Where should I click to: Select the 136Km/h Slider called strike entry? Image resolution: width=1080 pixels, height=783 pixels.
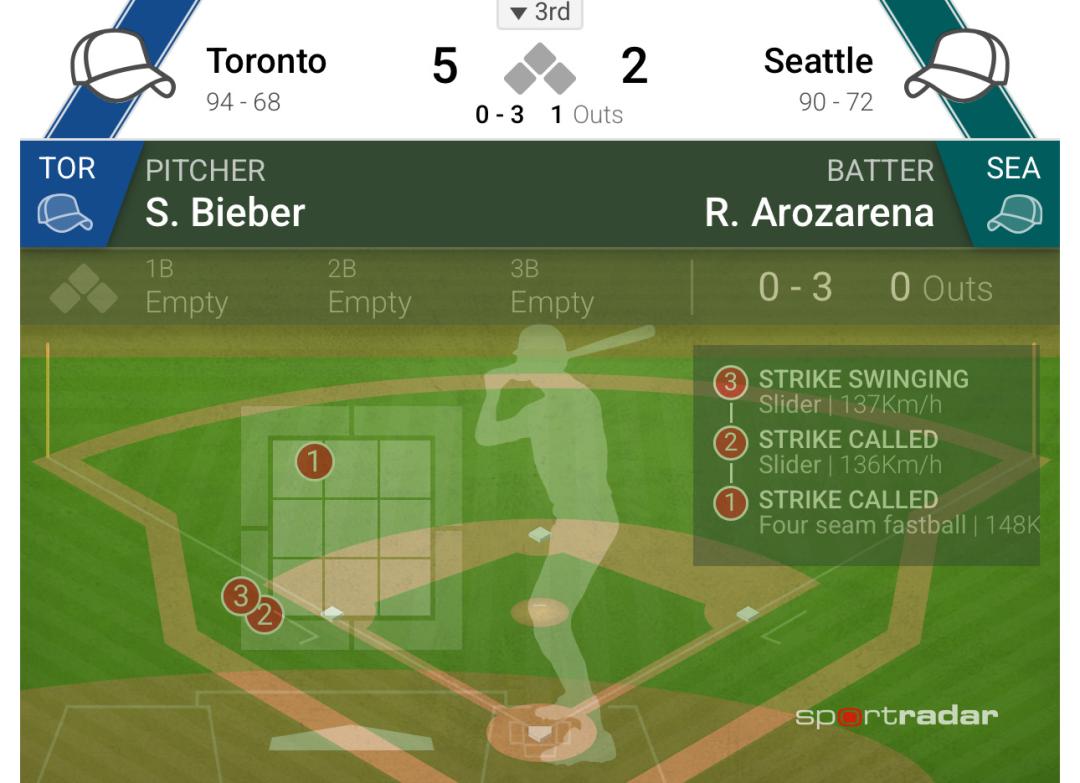coord(848,452)
